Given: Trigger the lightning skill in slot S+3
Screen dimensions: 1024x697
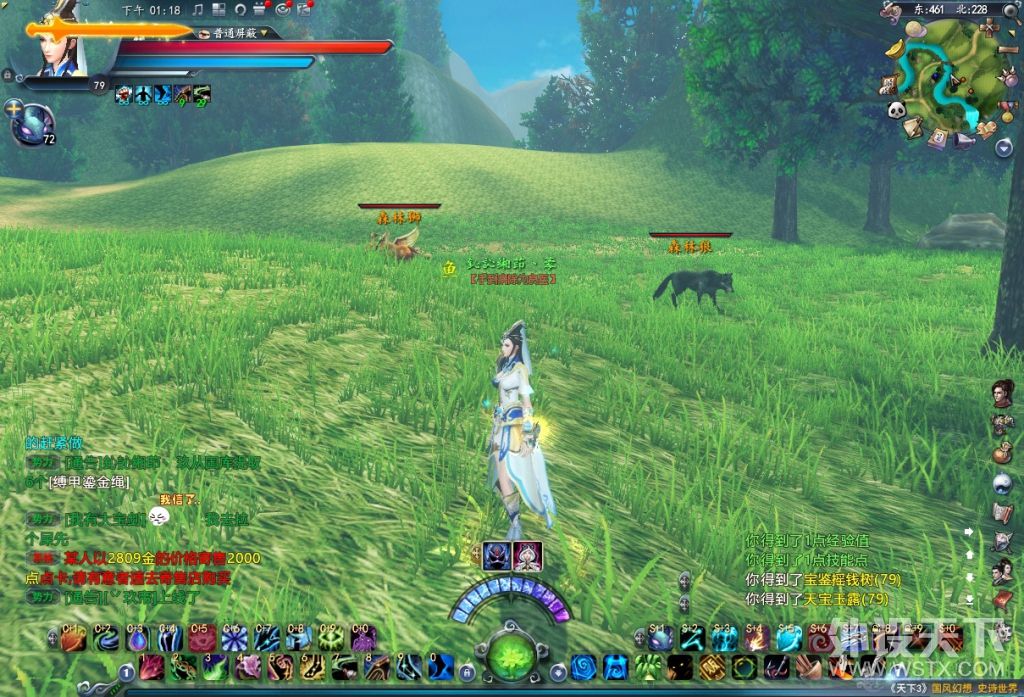Looking at the screenshot, I should (x=725, y=638).
